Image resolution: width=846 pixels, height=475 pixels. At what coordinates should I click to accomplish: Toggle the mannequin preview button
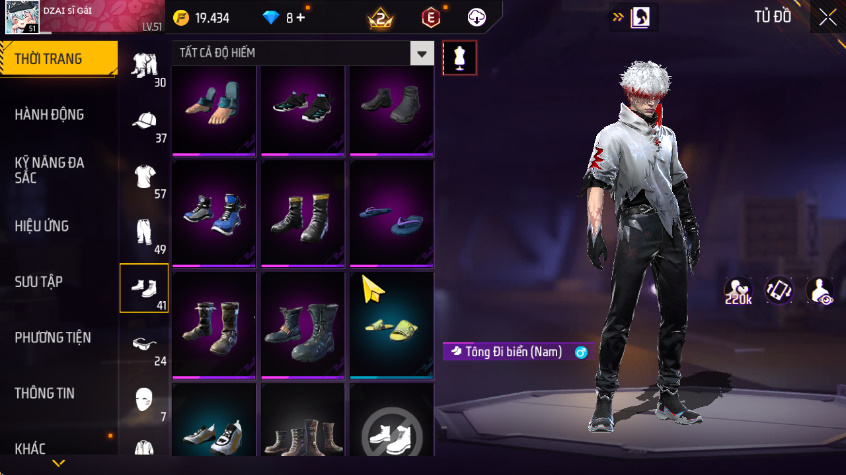click(460, 57)
